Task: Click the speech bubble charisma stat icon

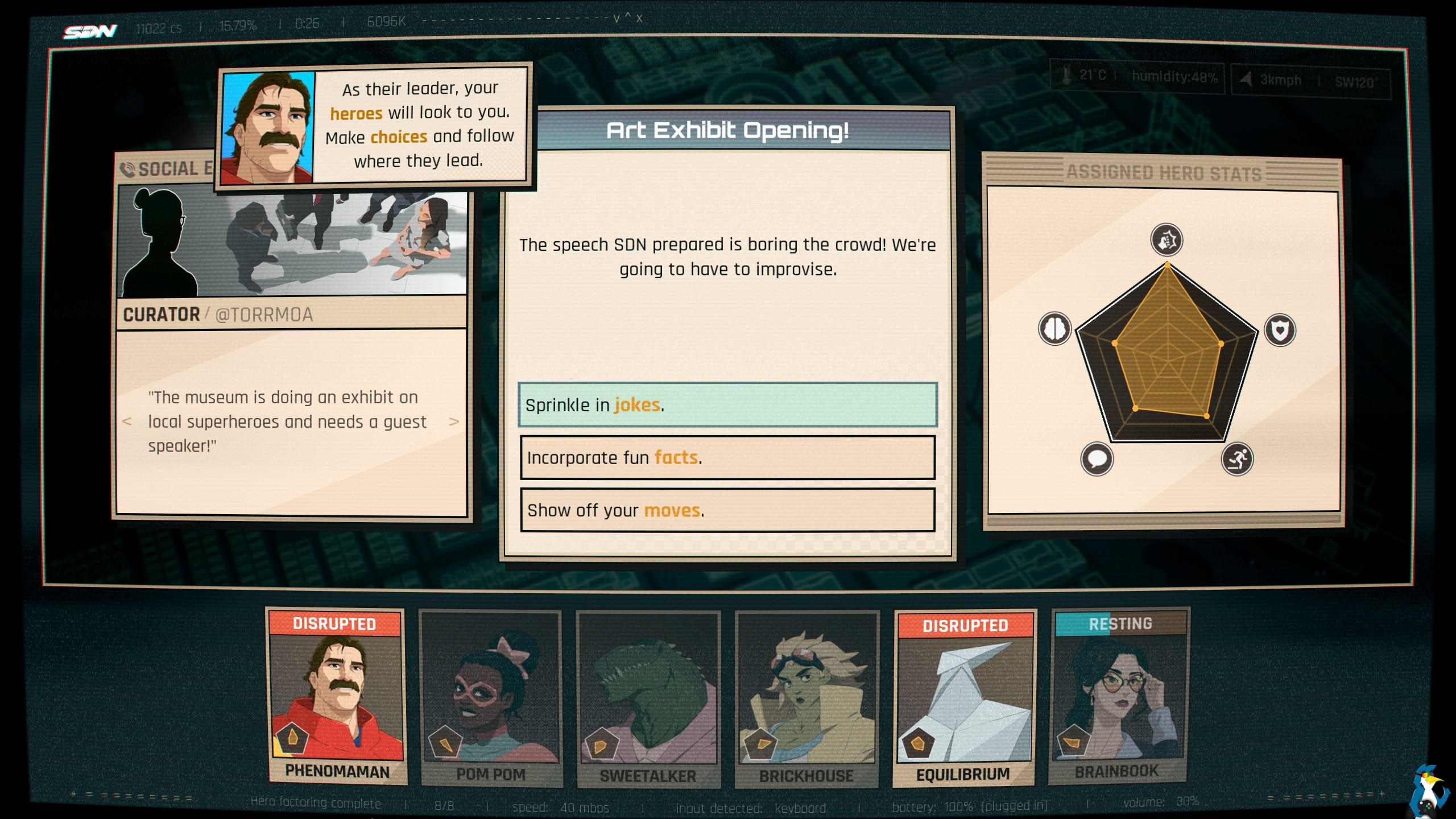Action: click(x=1097, y=458)
